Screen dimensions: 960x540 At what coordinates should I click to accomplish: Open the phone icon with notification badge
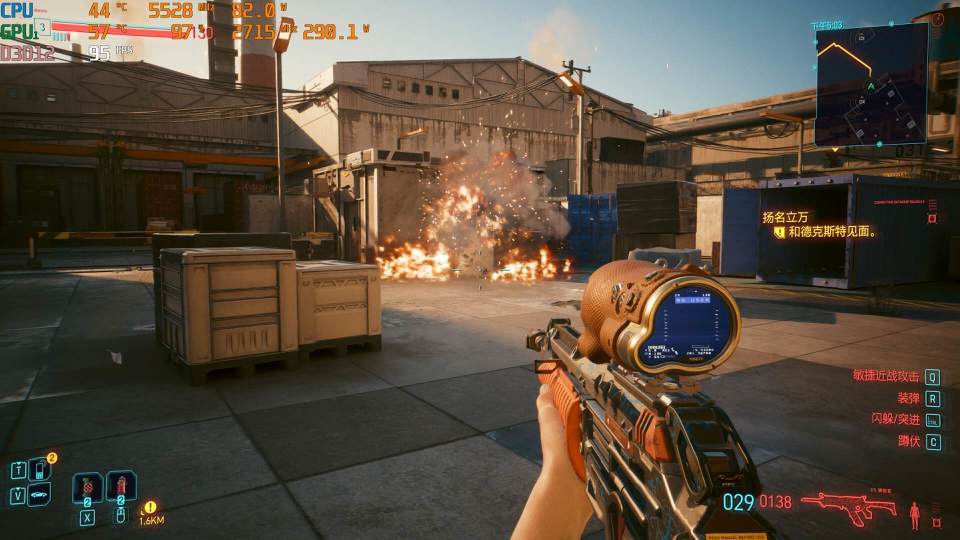tap(40, 468)
